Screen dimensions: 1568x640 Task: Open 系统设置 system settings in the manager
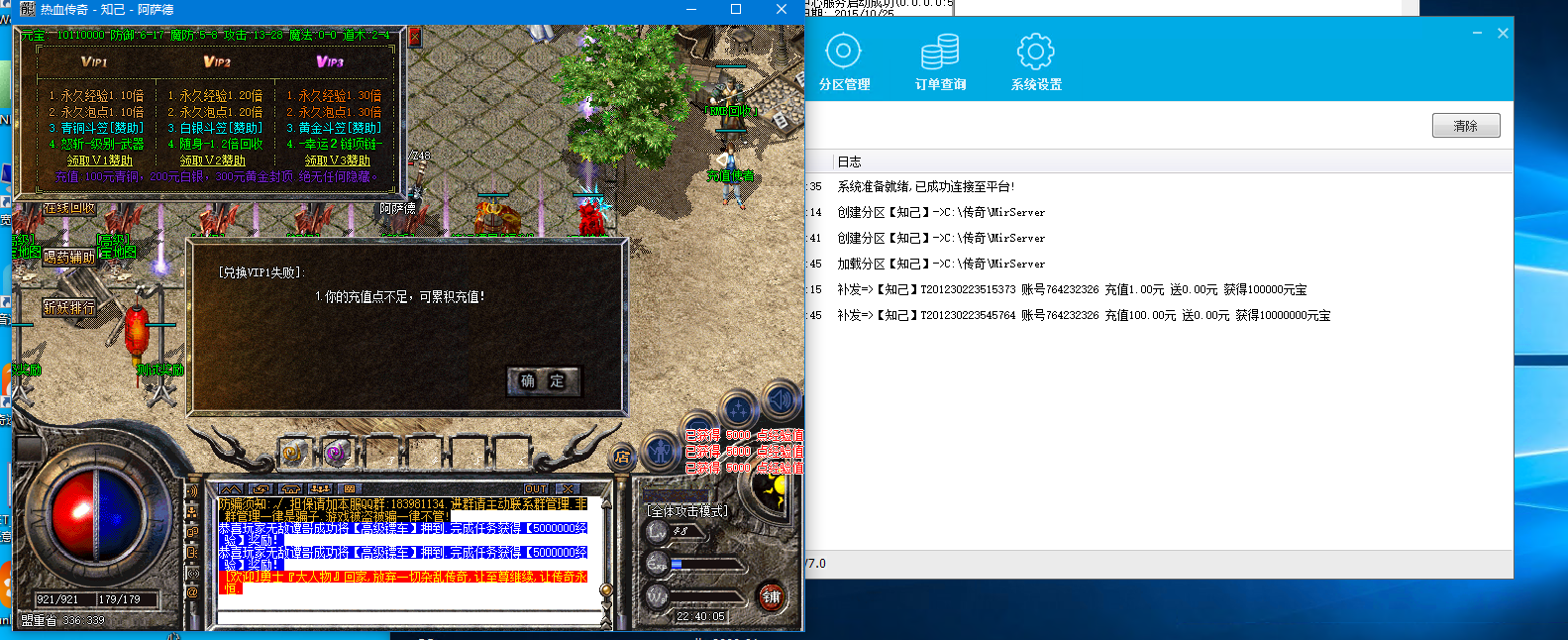click(1036, 62)
